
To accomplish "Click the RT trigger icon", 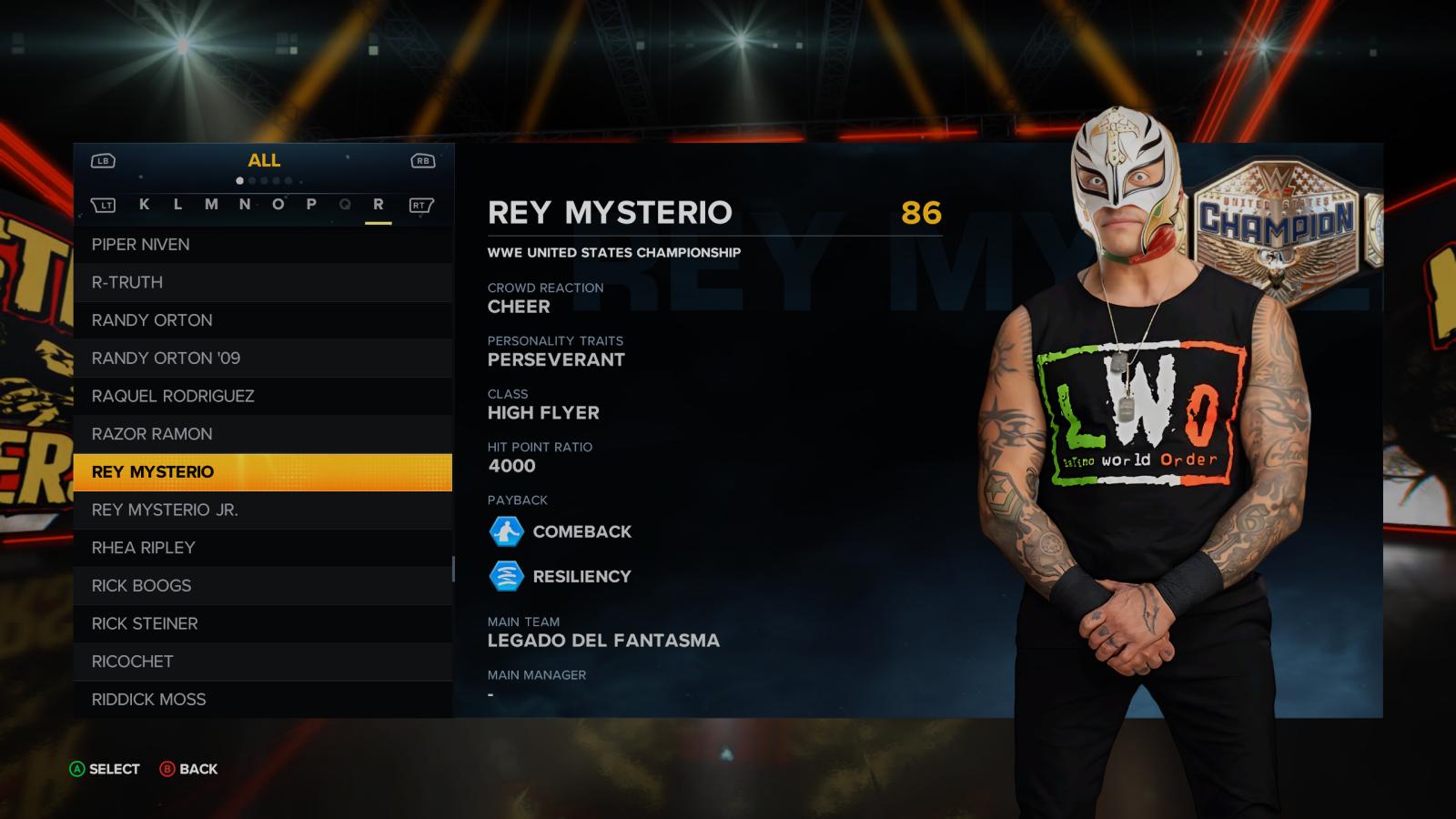I will pyautogui.click(x=420, y=206).
